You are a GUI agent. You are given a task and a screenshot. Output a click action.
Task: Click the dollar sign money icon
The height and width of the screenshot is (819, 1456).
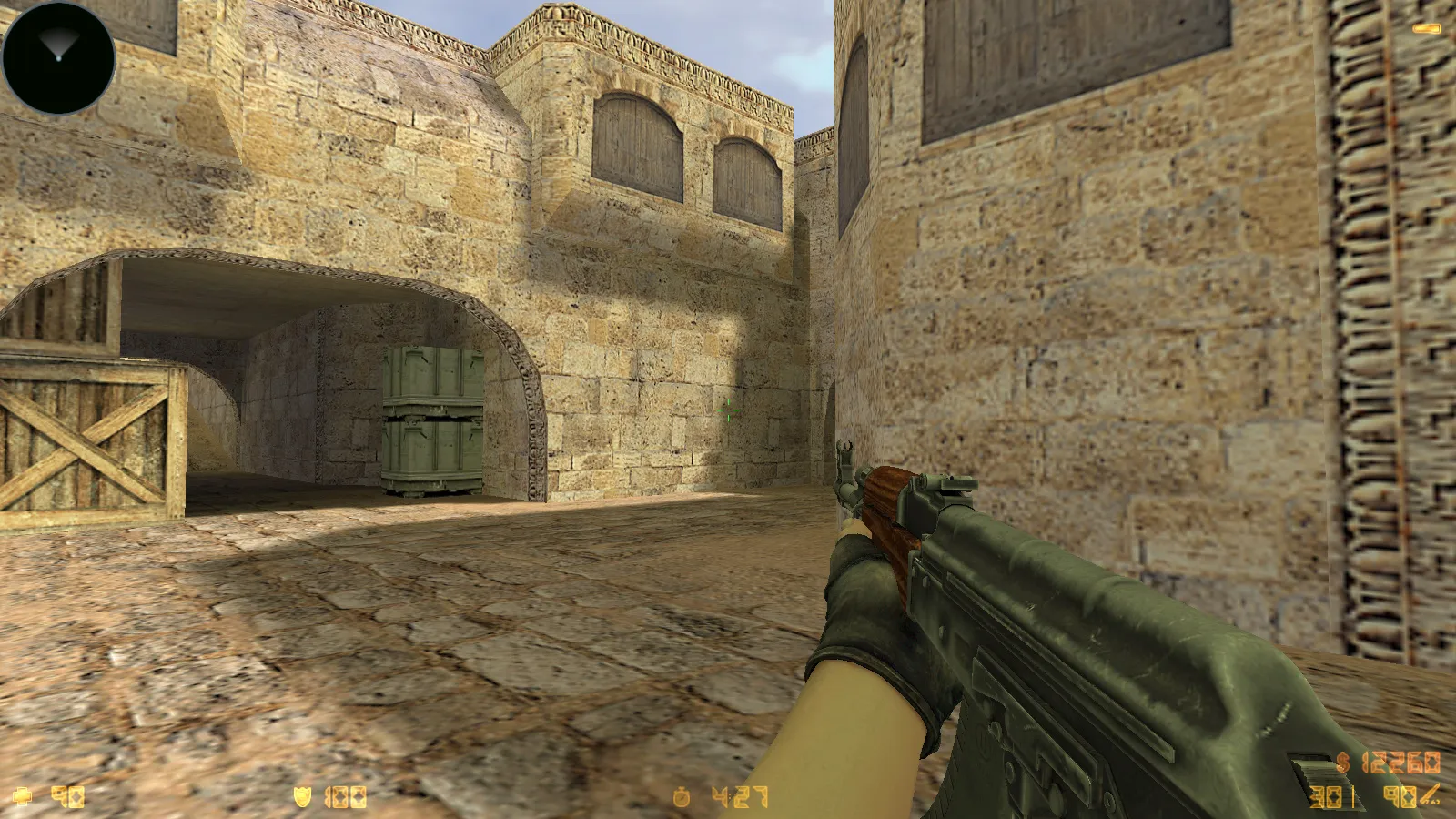coord(1342,763)
